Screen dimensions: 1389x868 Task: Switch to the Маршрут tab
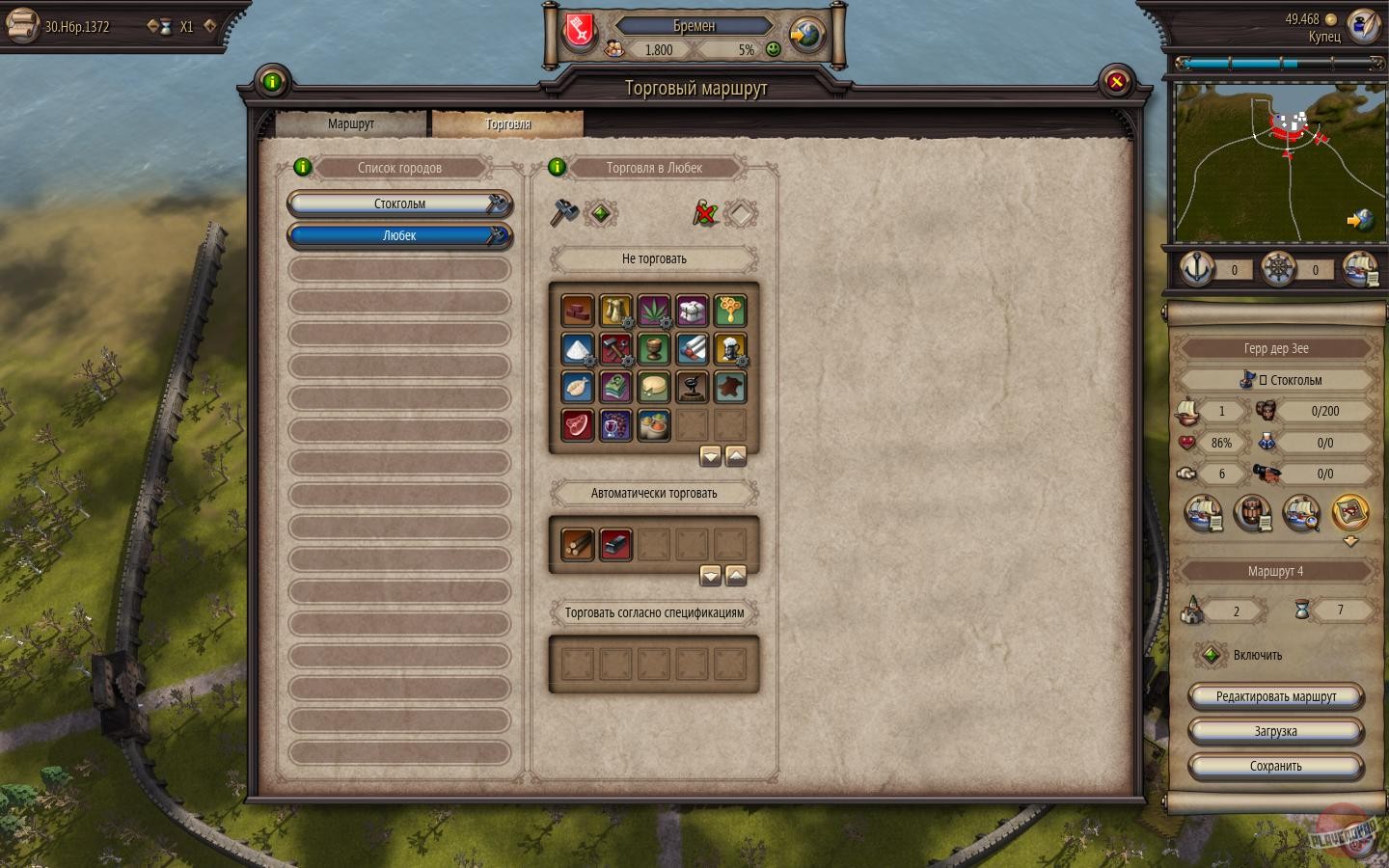click(x=350, y=123)
